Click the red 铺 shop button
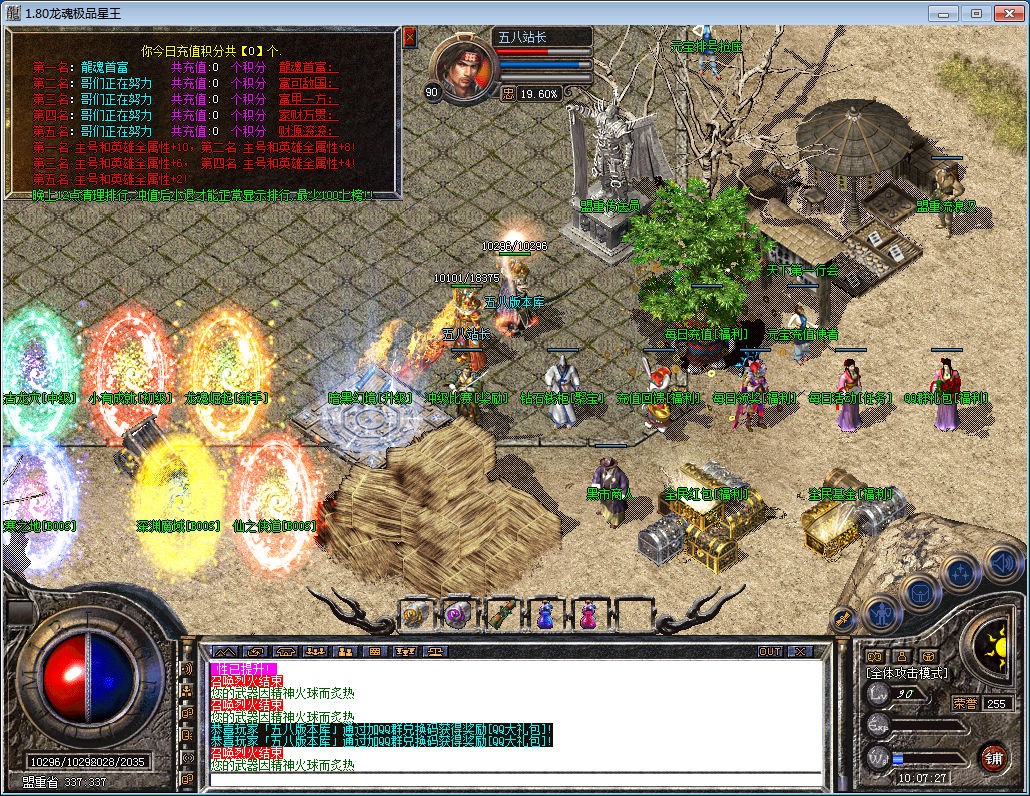 (992, 757)
